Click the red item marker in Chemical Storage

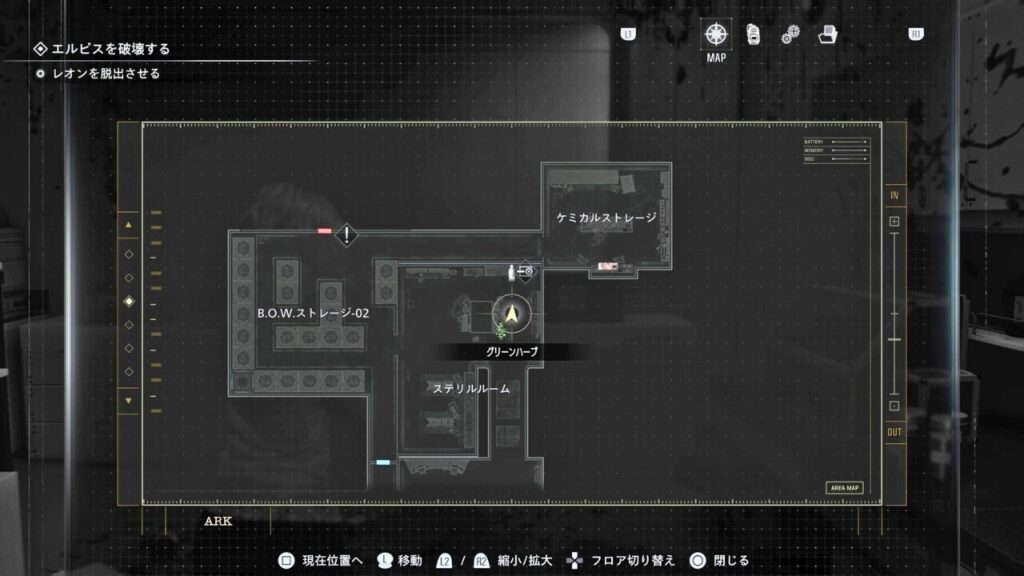point(607,266)
